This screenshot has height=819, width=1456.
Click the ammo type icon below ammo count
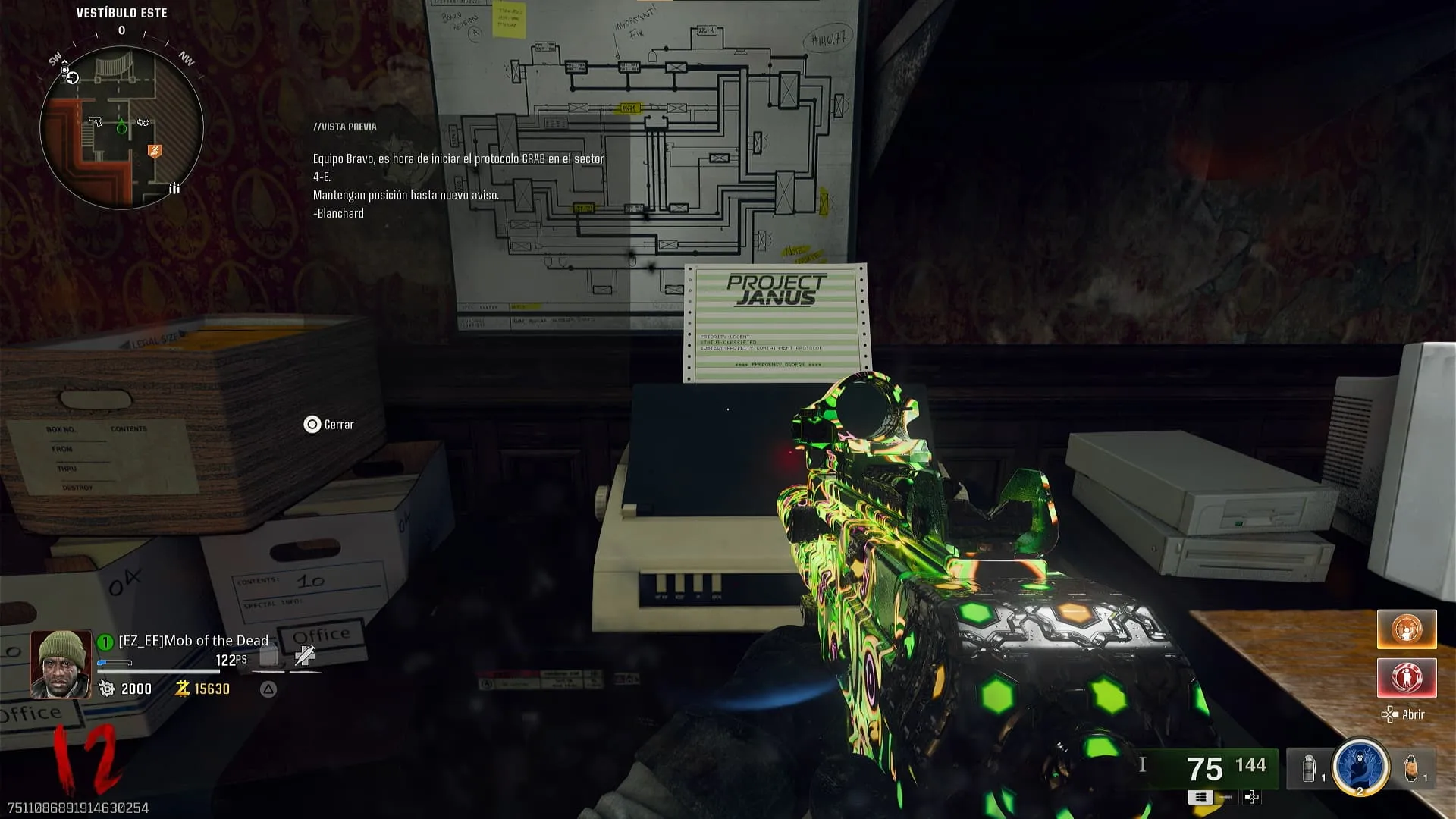point(1200,797)
